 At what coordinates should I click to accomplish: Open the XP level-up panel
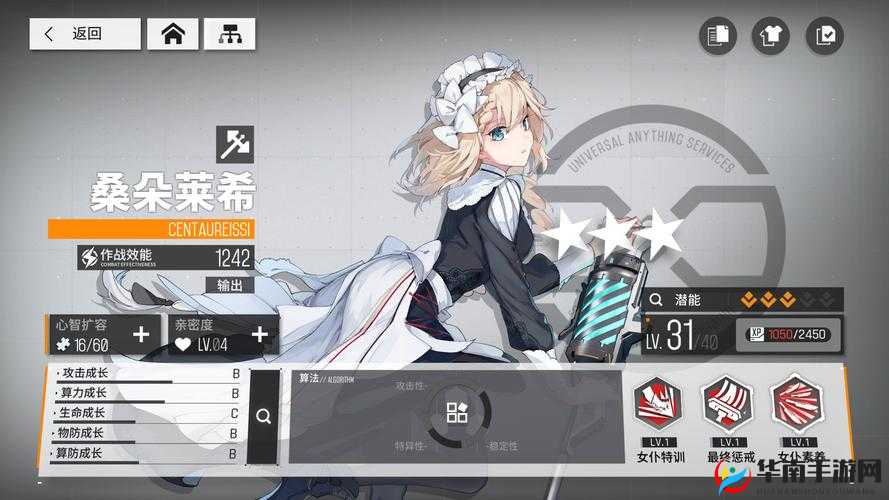(x=788, y=334)
